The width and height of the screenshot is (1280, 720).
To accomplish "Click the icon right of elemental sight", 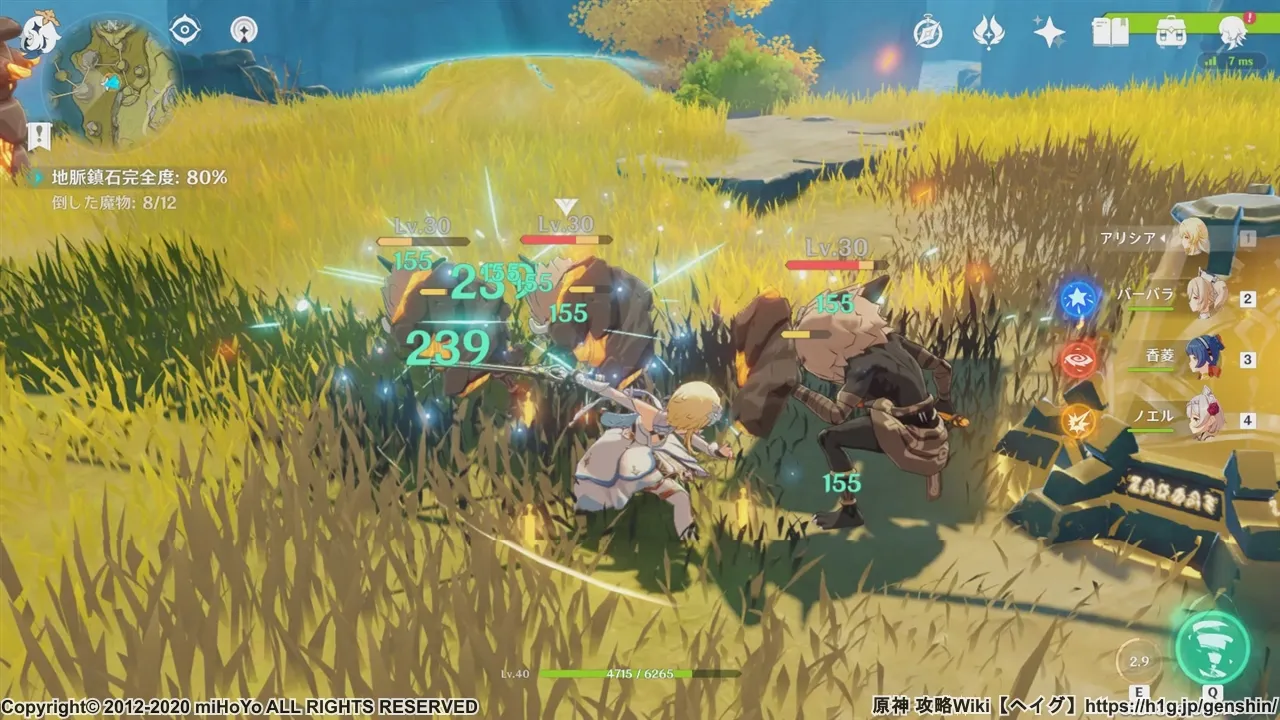I will [x=243, y=30].
